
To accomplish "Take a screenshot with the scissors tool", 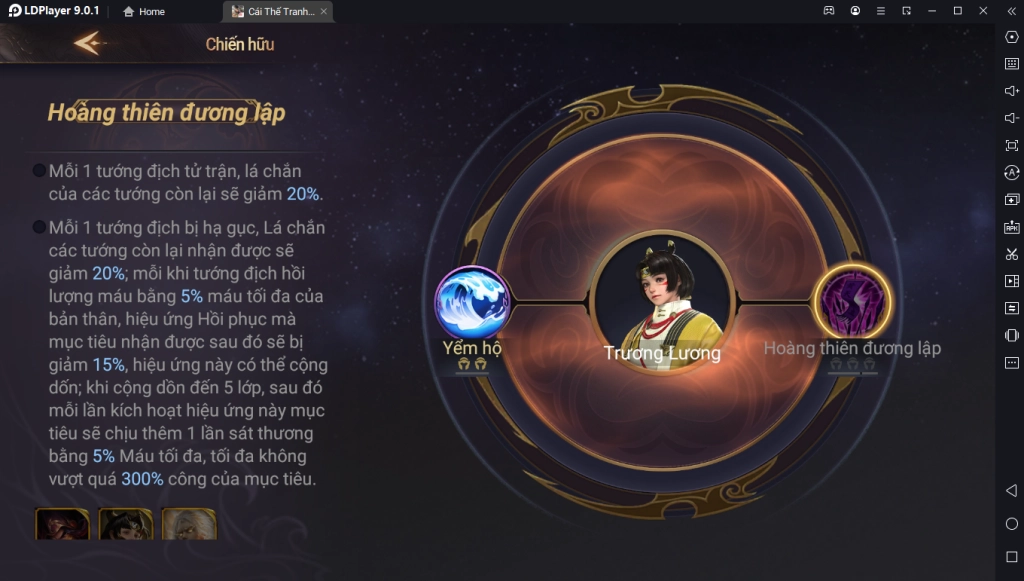I will (1011, 254).
